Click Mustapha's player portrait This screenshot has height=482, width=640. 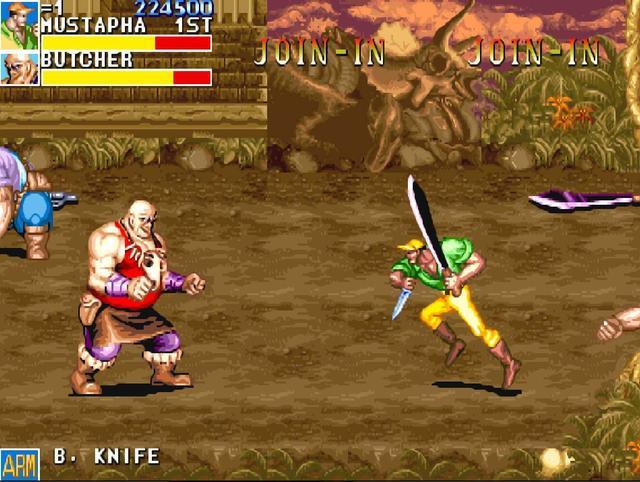point(19,25)
